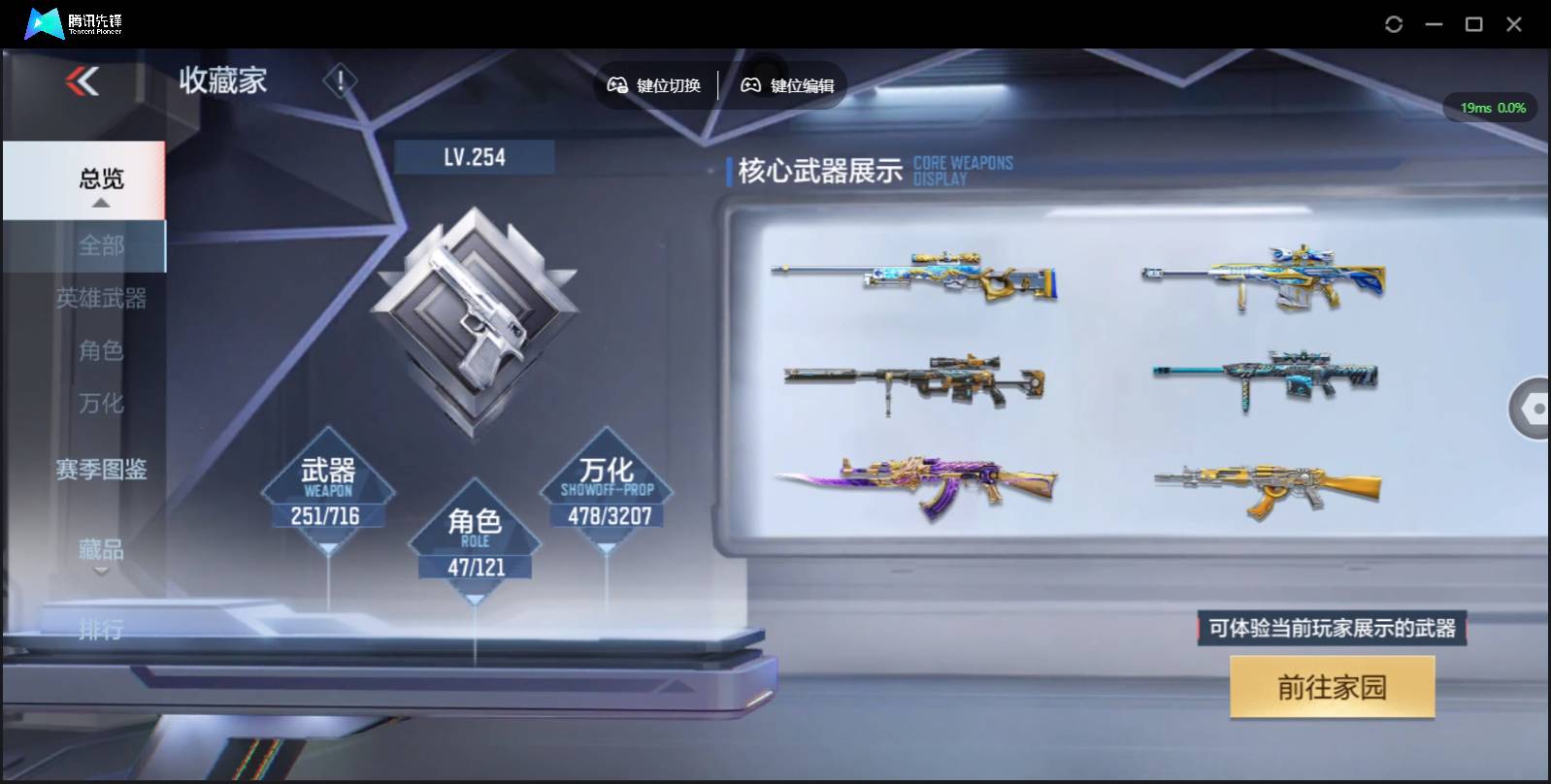Expand the 万化 category in sidebar
This screenshot has height=784, width=1551.
click(x=101, y=403)
